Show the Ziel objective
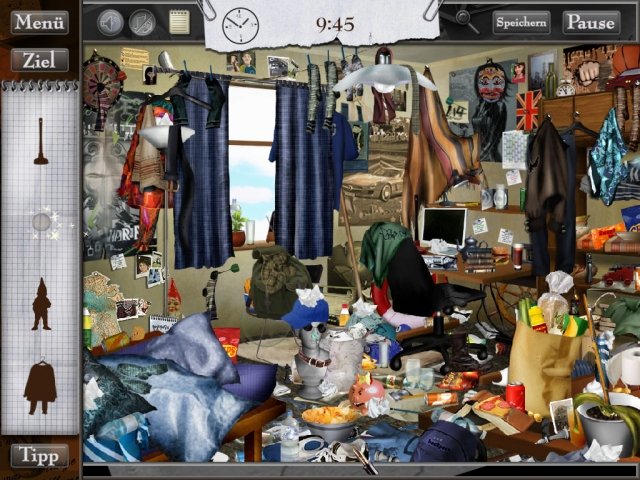The height and width of the screenshot is (480, 640). pyautogui.click(x=39, y=60)
